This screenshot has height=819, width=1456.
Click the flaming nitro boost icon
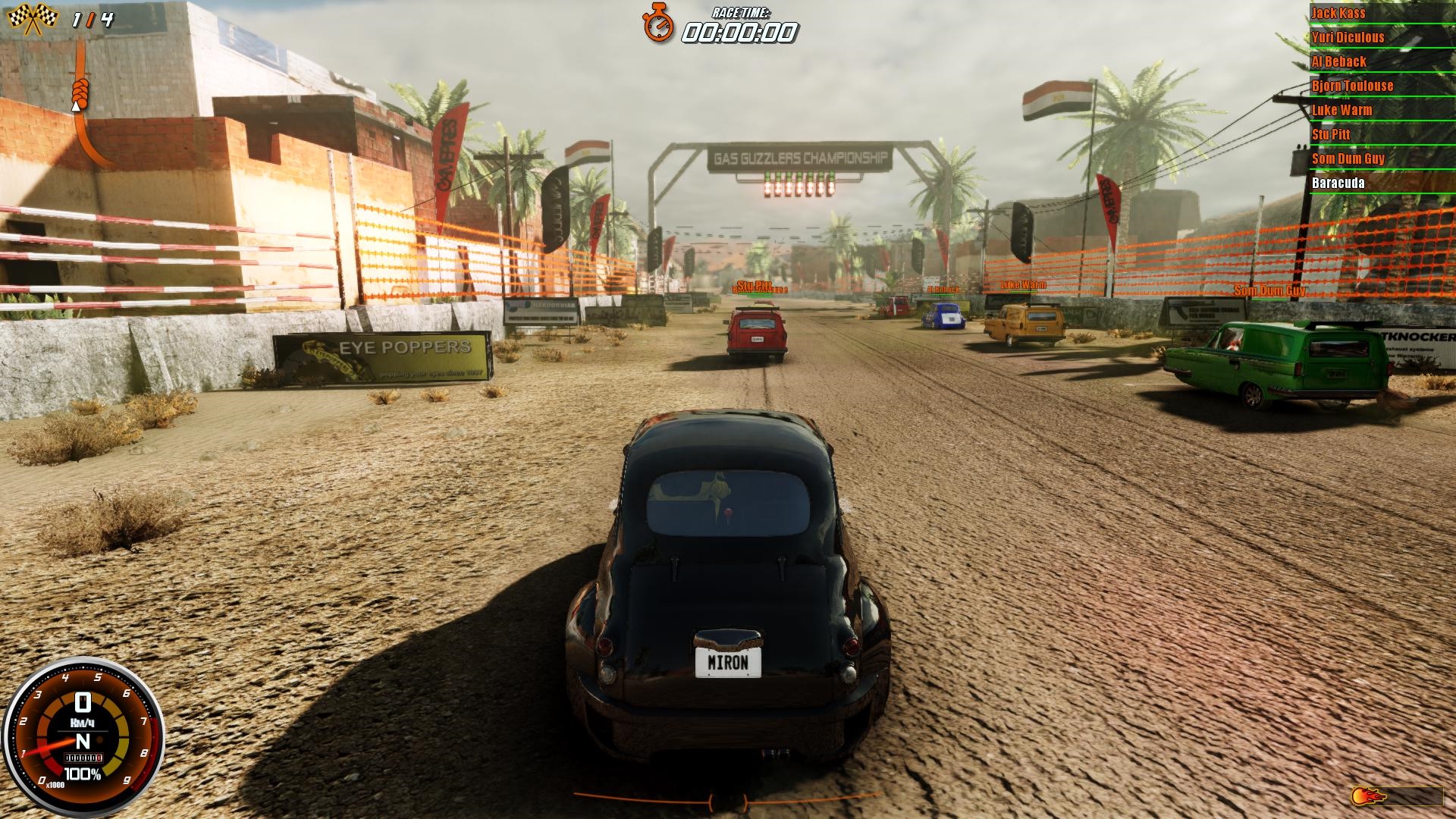(1368, 796)
